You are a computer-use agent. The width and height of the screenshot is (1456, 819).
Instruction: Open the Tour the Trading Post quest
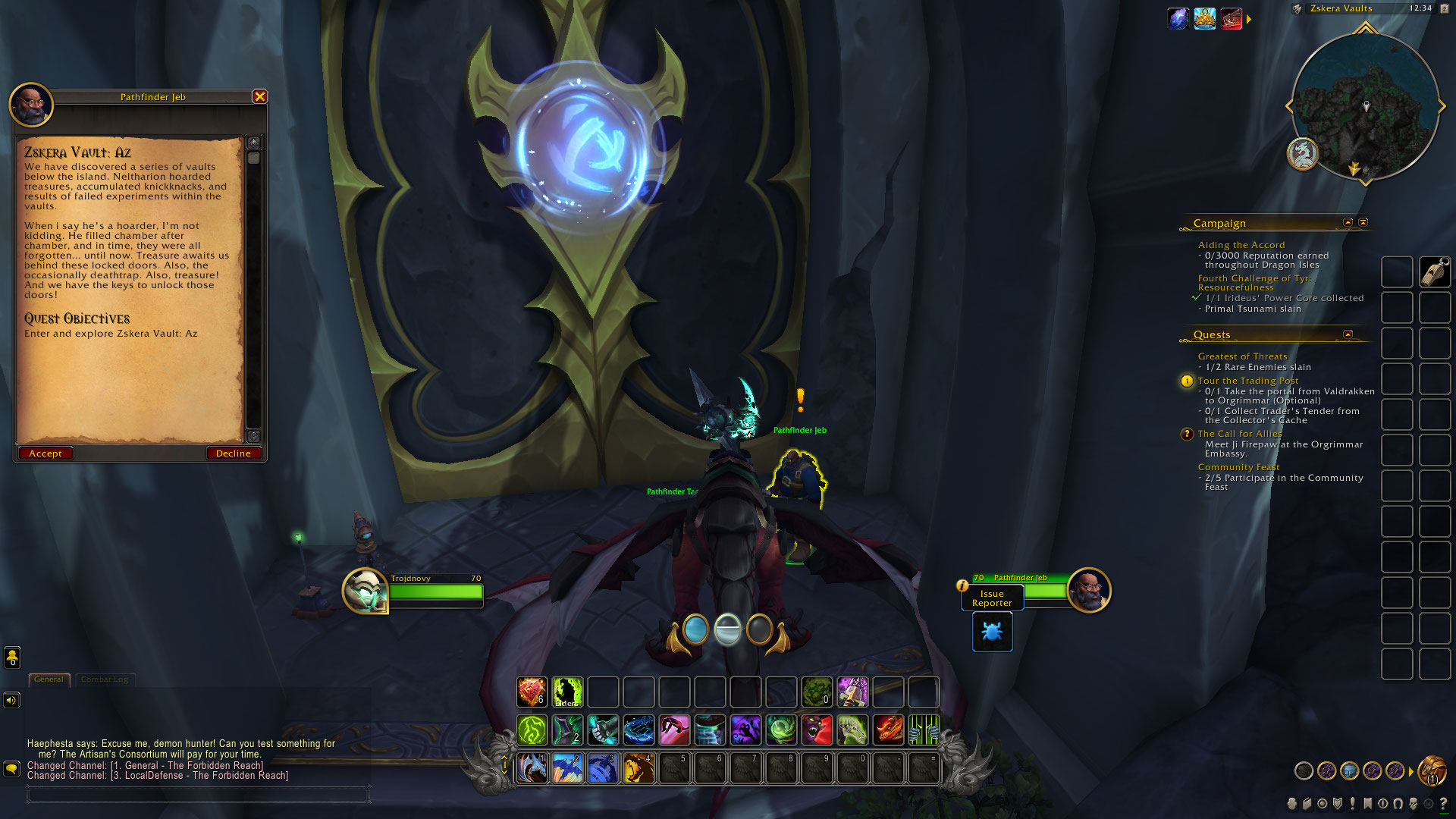[x=1247, y=381]
